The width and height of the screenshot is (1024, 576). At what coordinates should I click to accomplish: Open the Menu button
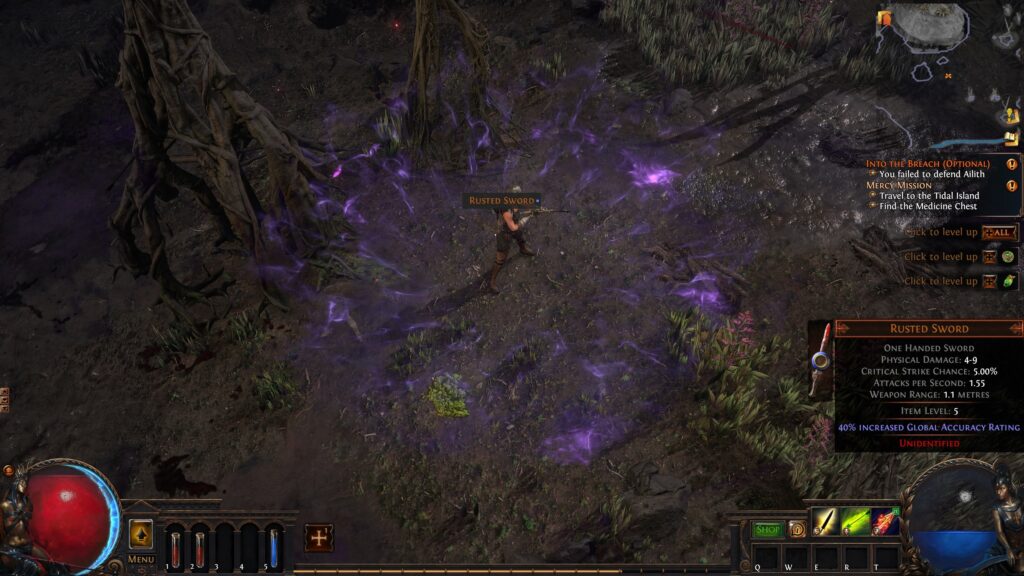click(141, 559)
